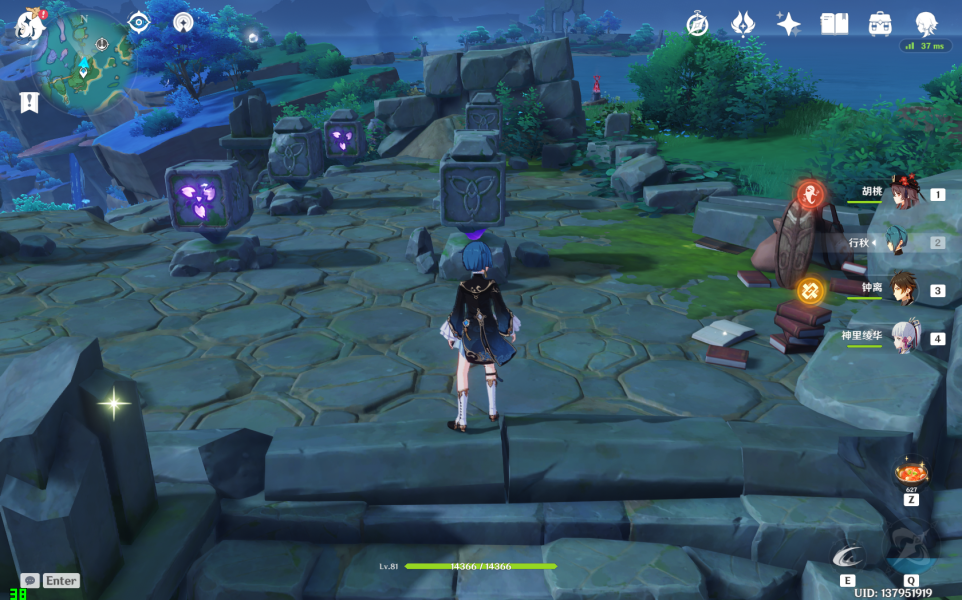The width and height of the screenshot is (962, 600).
Task: Open the Paimon main menu
Action: click(28, 24)
